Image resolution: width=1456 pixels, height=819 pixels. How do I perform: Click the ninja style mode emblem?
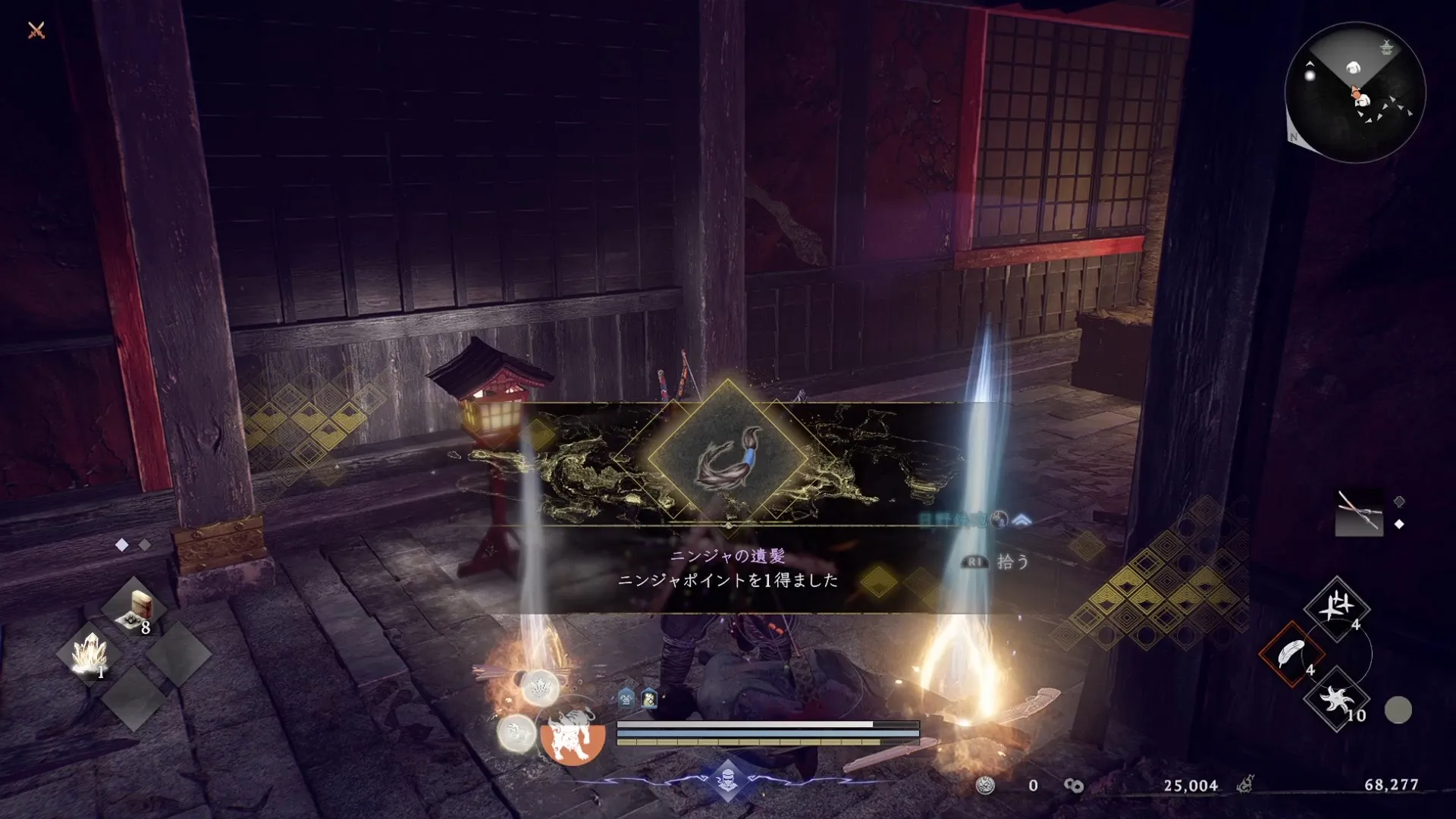pyautogui.click(x=727, y=779)
